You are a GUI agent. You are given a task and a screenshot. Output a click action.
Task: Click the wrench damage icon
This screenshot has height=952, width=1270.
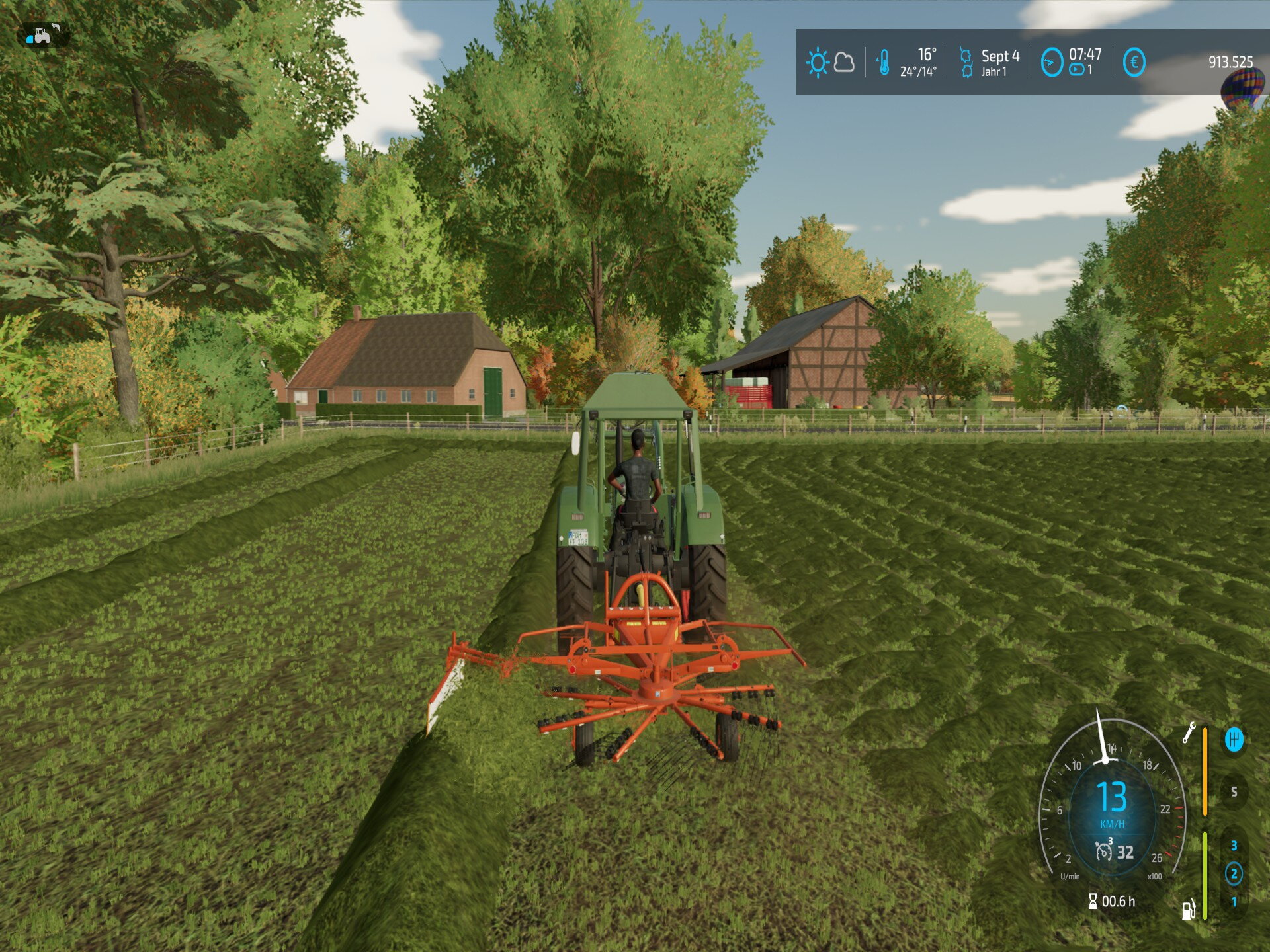pos(1189,733)
